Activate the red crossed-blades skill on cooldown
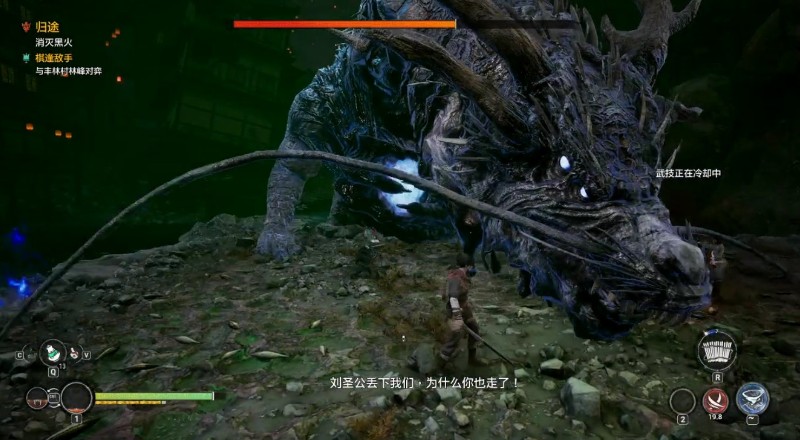This screenshot has height=440, width=800. point(715,401)
